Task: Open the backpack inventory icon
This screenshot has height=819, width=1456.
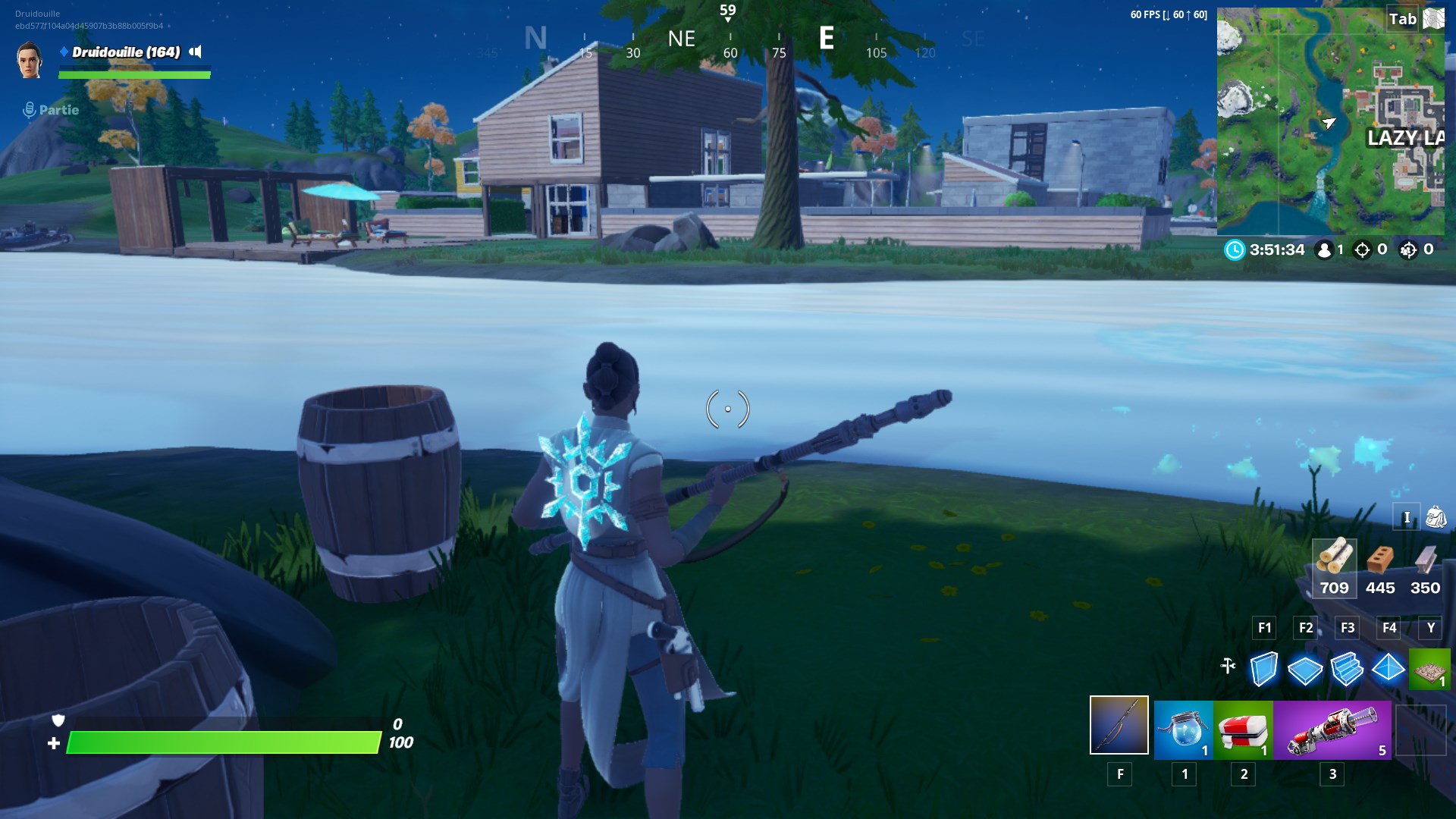Action: tap(1438, 516)
